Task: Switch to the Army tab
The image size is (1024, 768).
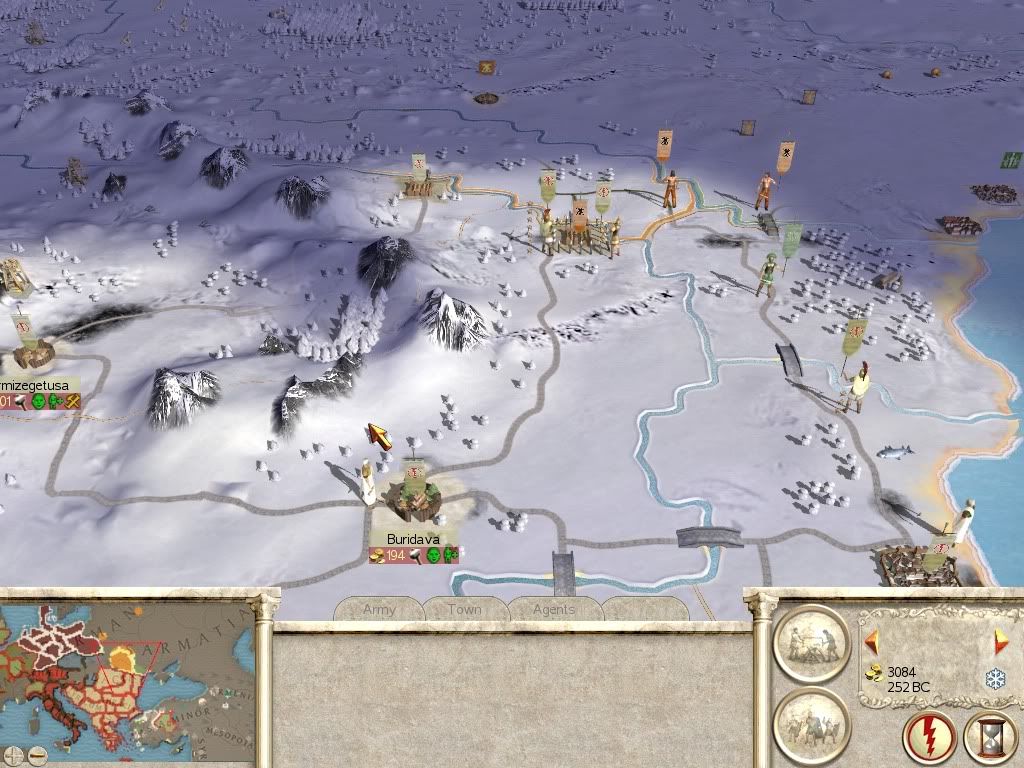Action: pos(379,609)
